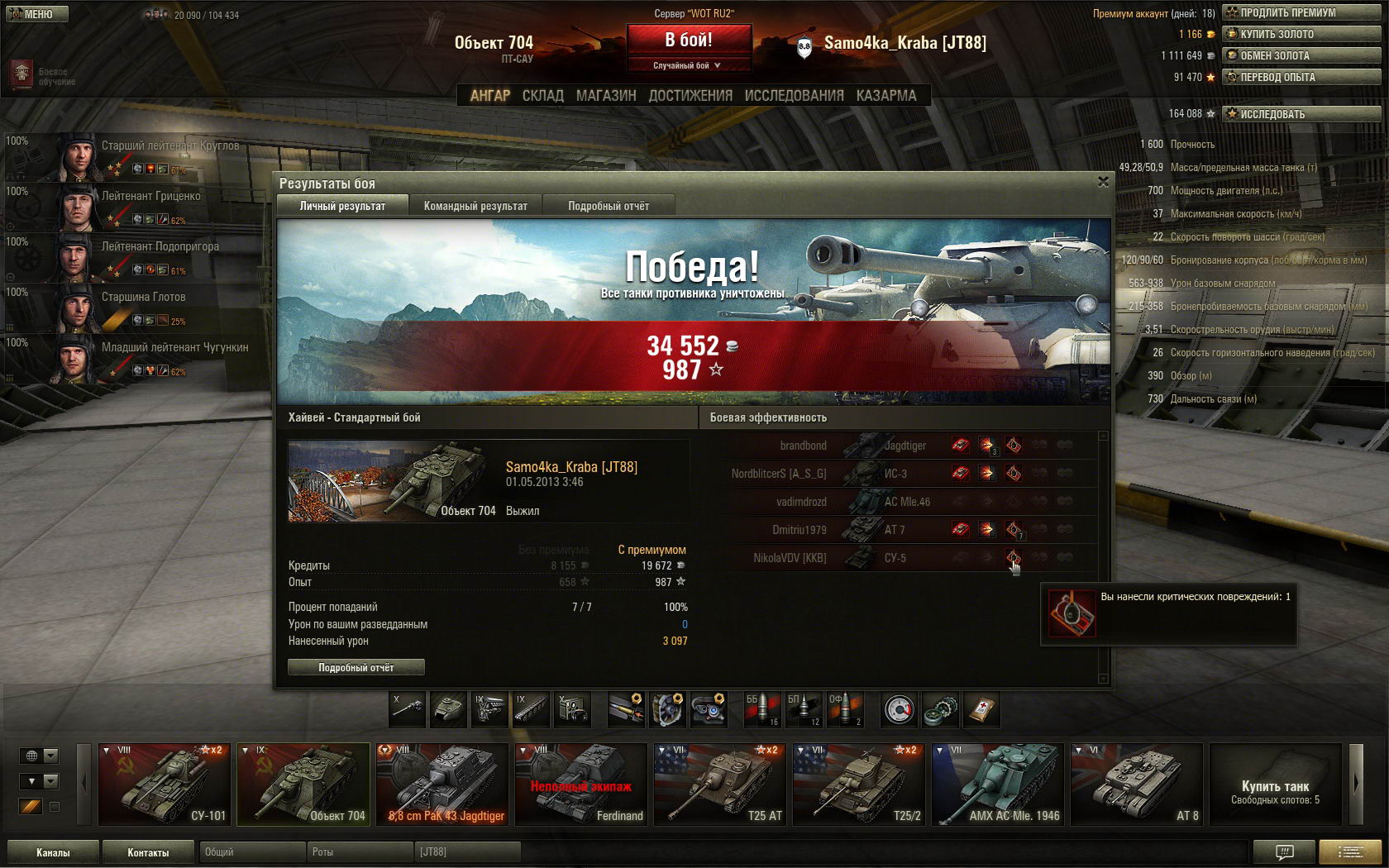The height and width of the screenshot is (868, 1389).
Task: Choose the Ferdinand tank card
Action: pyautogui.click(x=580, y=784)
